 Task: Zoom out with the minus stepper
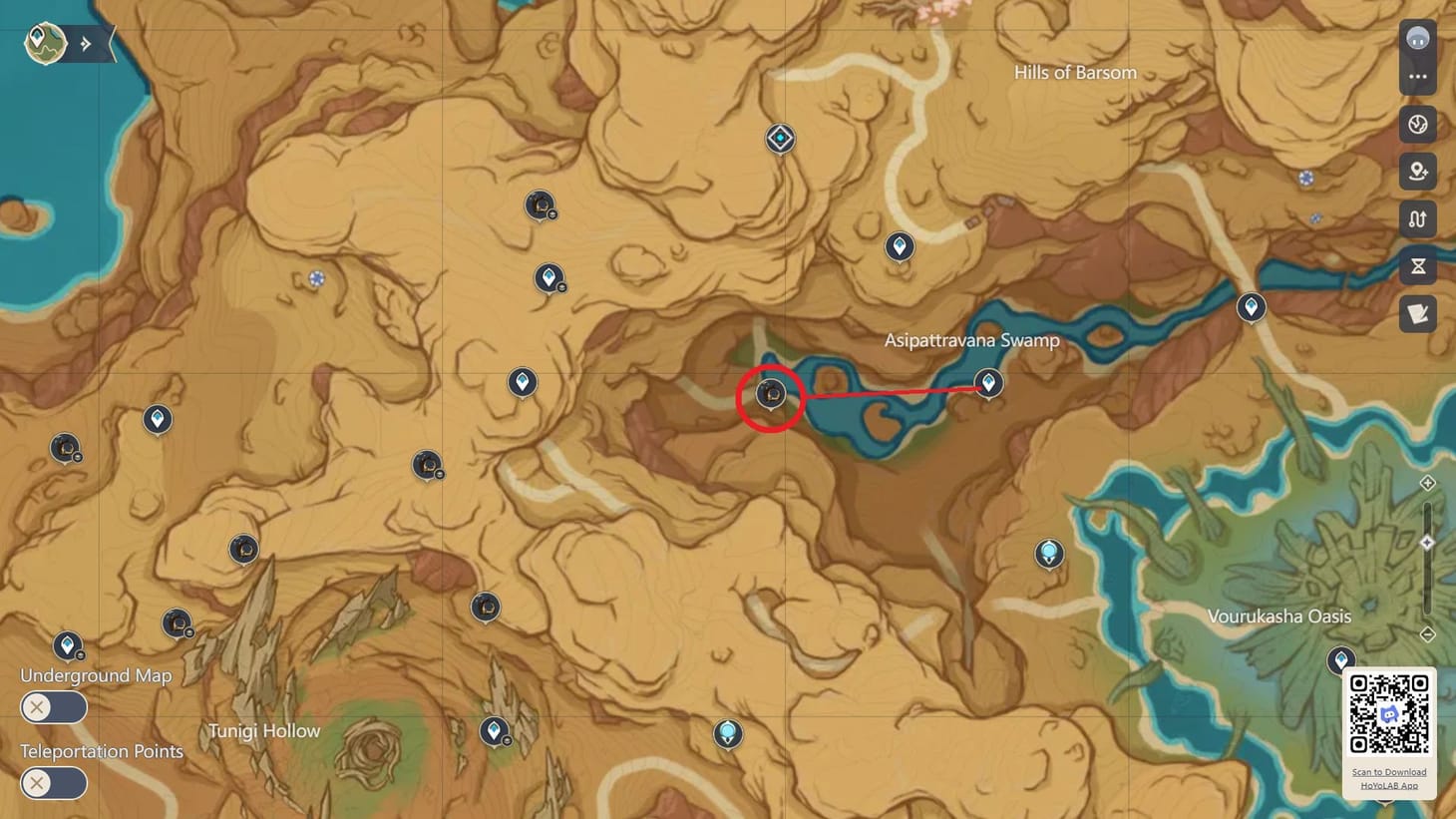click(1426, 633)
